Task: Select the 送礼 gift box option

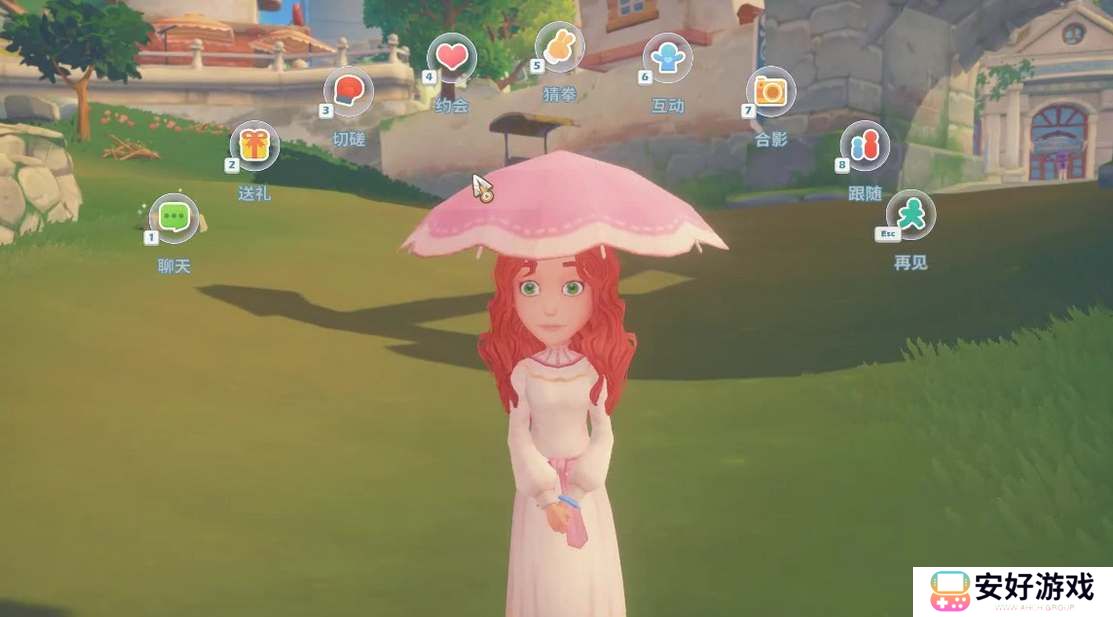Action: [x=255, y=146]
